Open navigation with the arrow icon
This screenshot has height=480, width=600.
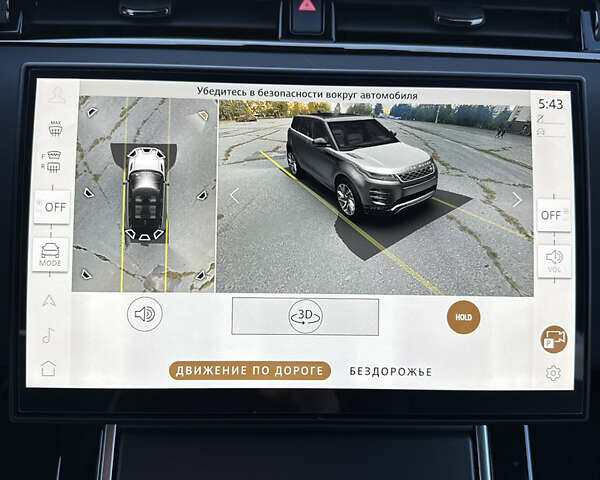point(49,300)
